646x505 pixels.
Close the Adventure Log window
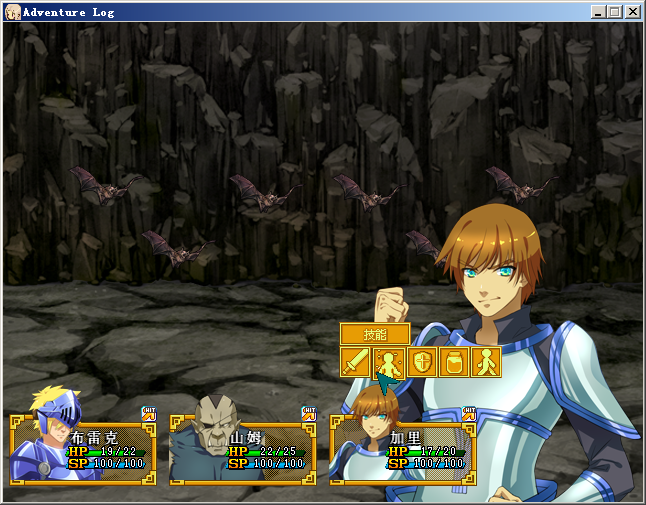point(632,12)
